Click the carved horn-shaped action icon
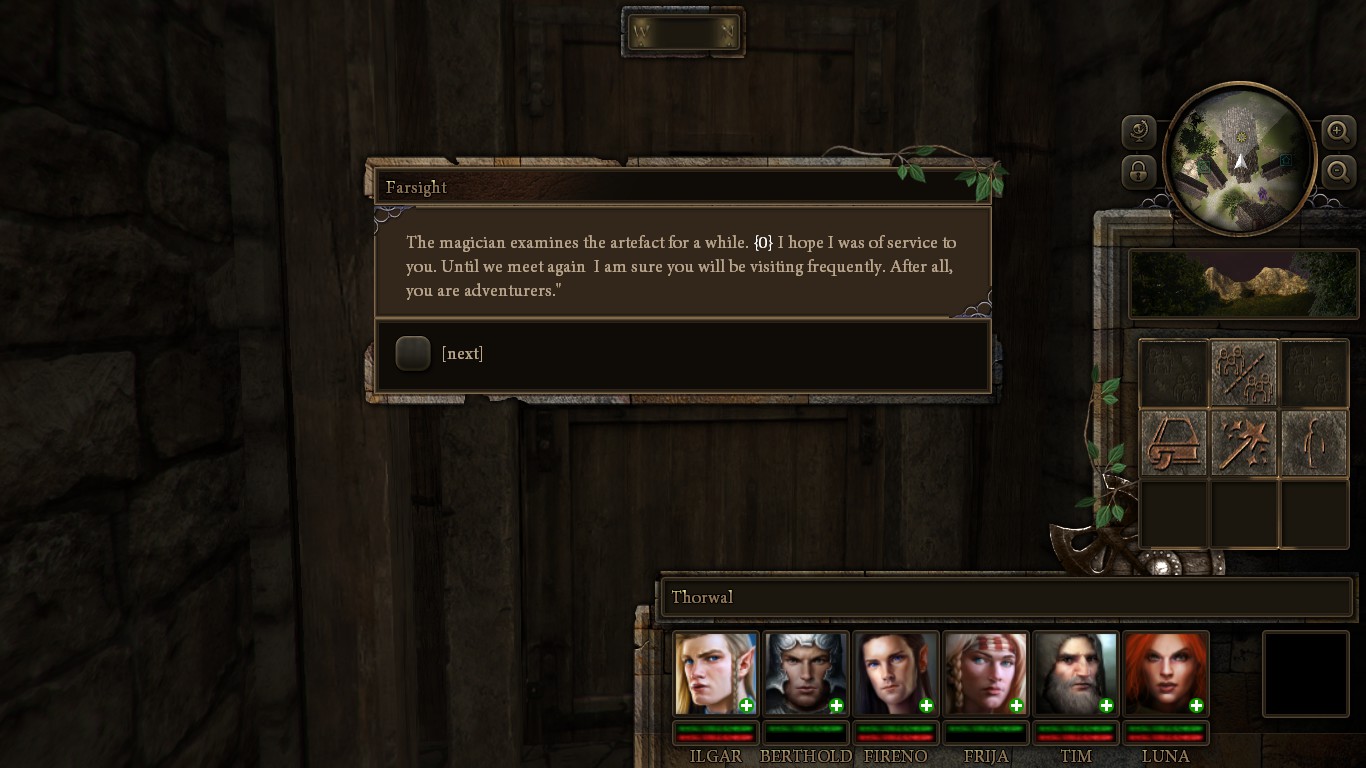This screenshot has height=768, width=1366. pos(1174,442)
